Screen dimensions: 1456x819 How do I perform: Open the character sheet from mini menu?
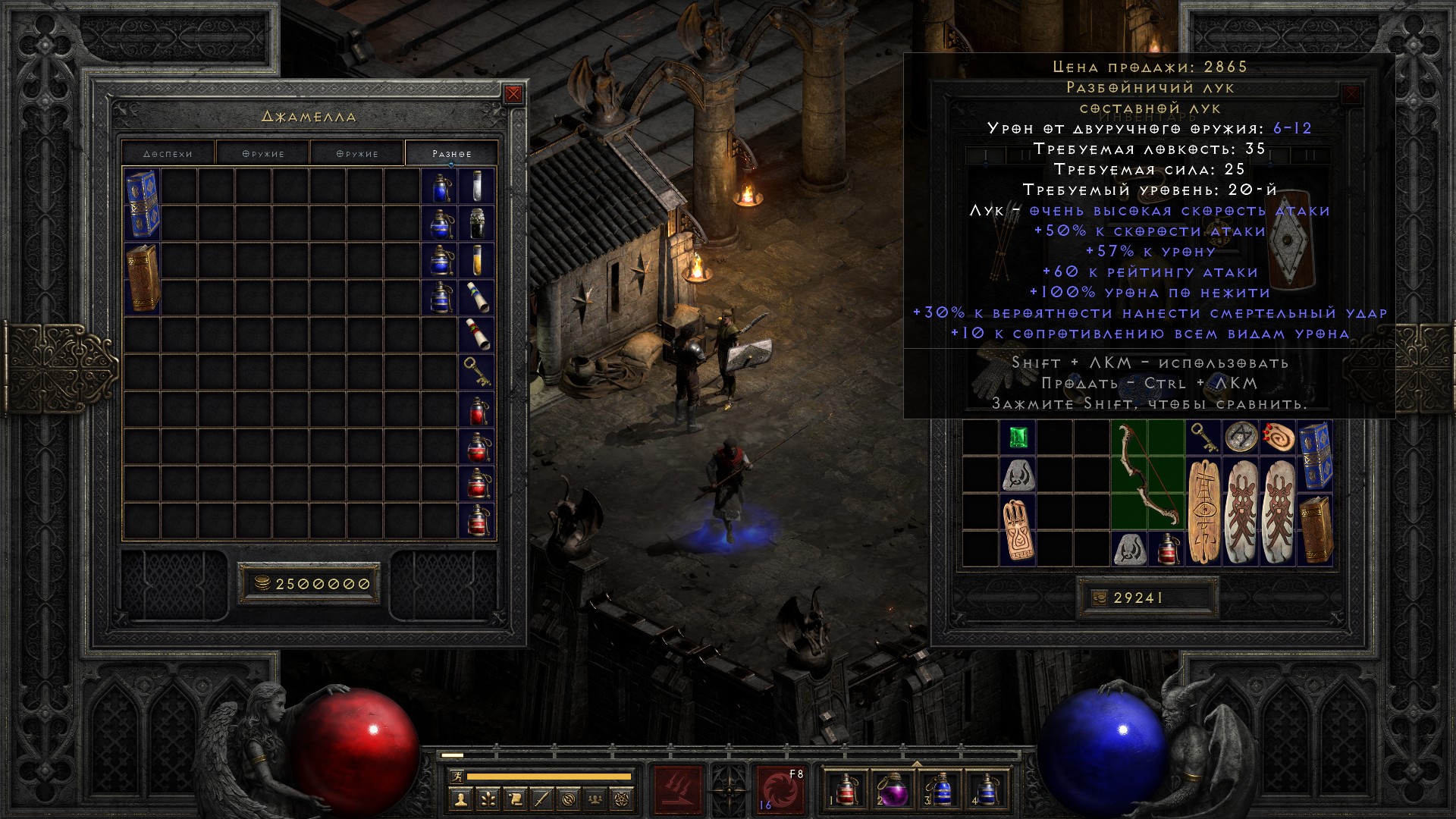pyautogui.click(x=460, y=798)
